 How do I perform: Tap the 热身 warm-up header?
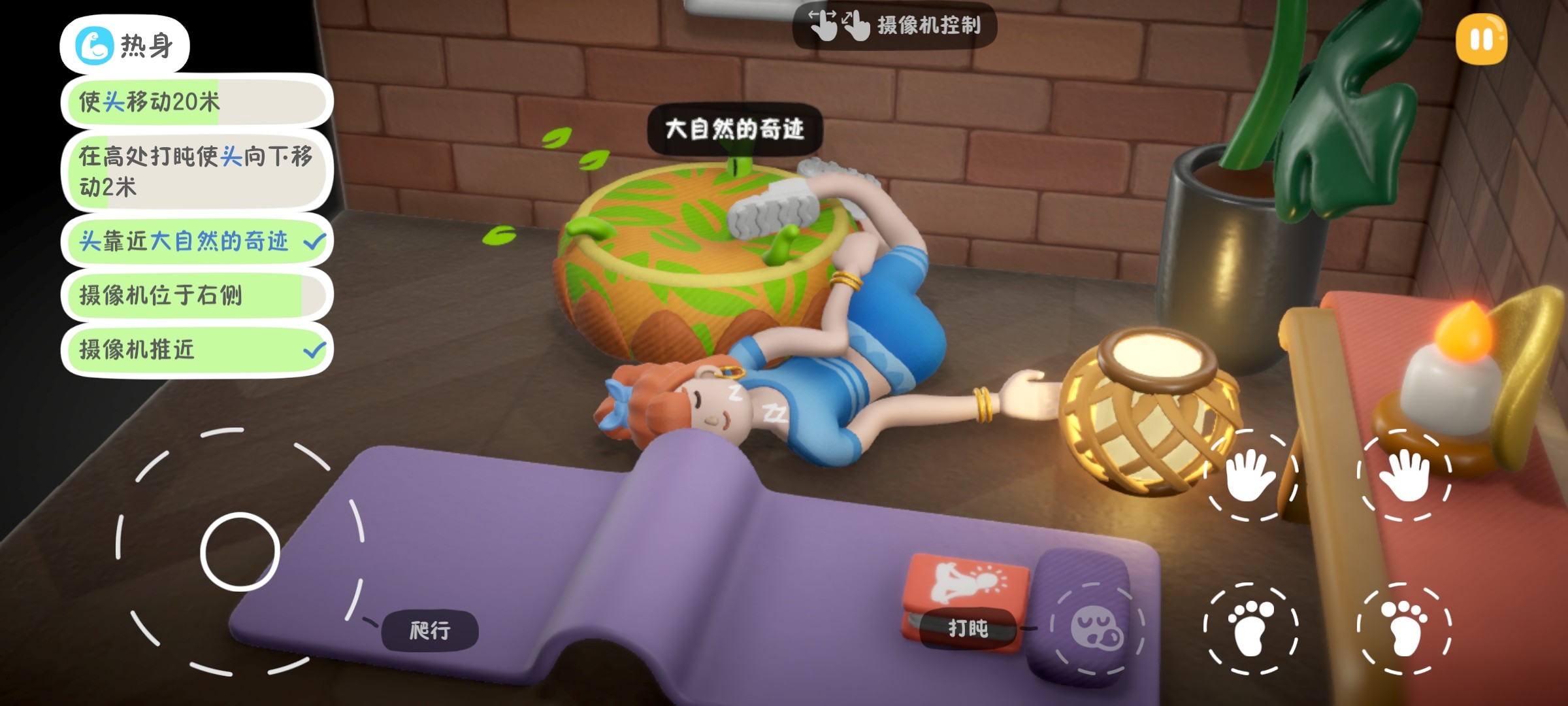125,46
